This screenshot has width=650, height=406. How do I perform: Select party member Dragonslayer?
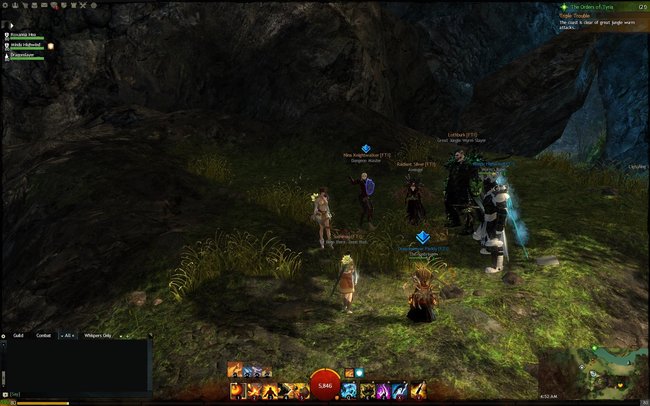[x=25, y=56]
